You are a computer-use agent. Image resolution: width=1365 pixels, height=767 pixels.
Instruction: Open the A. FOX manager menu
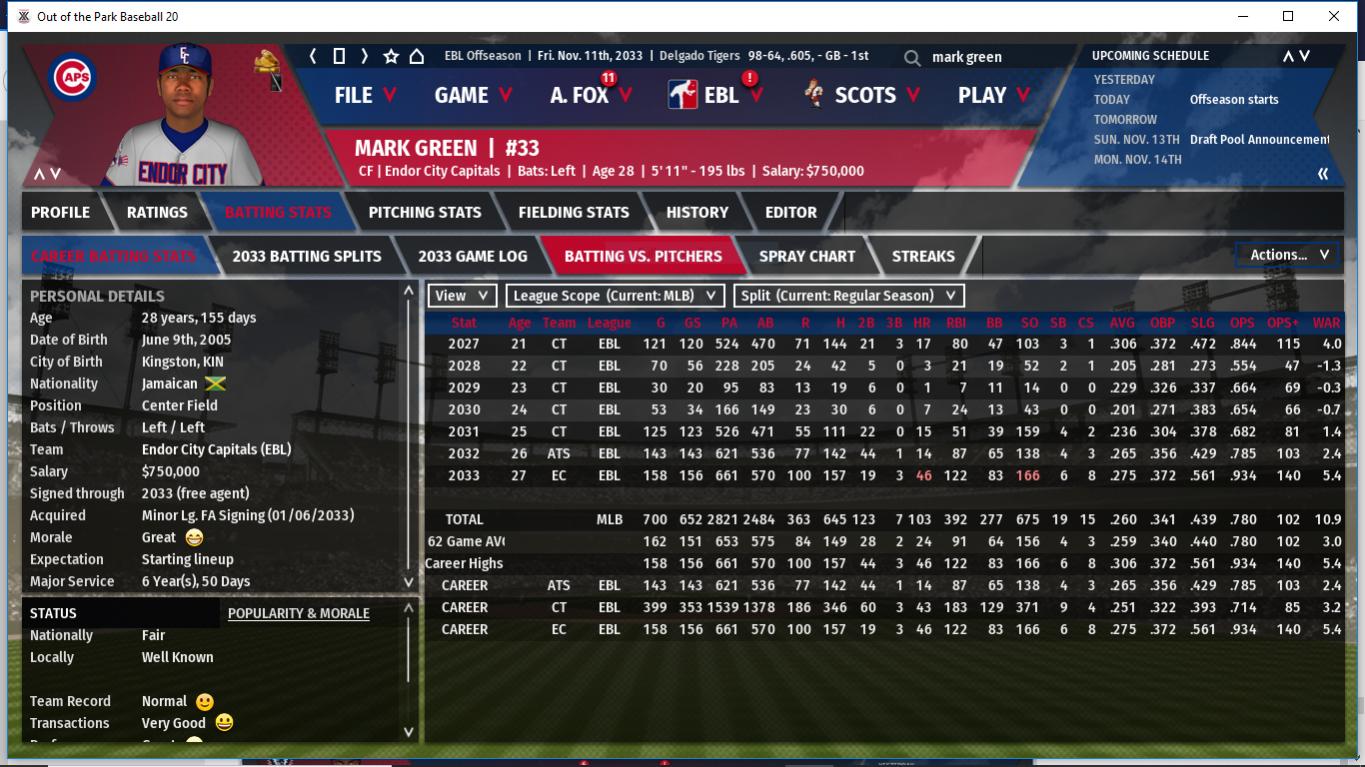pos(590,95)
